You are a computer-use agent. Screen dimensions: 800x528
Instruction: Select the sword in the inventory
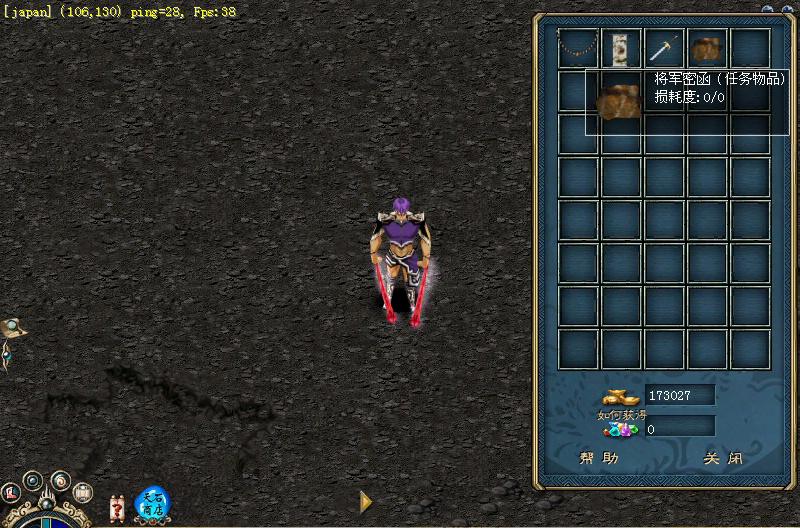(x=664, y=47)
